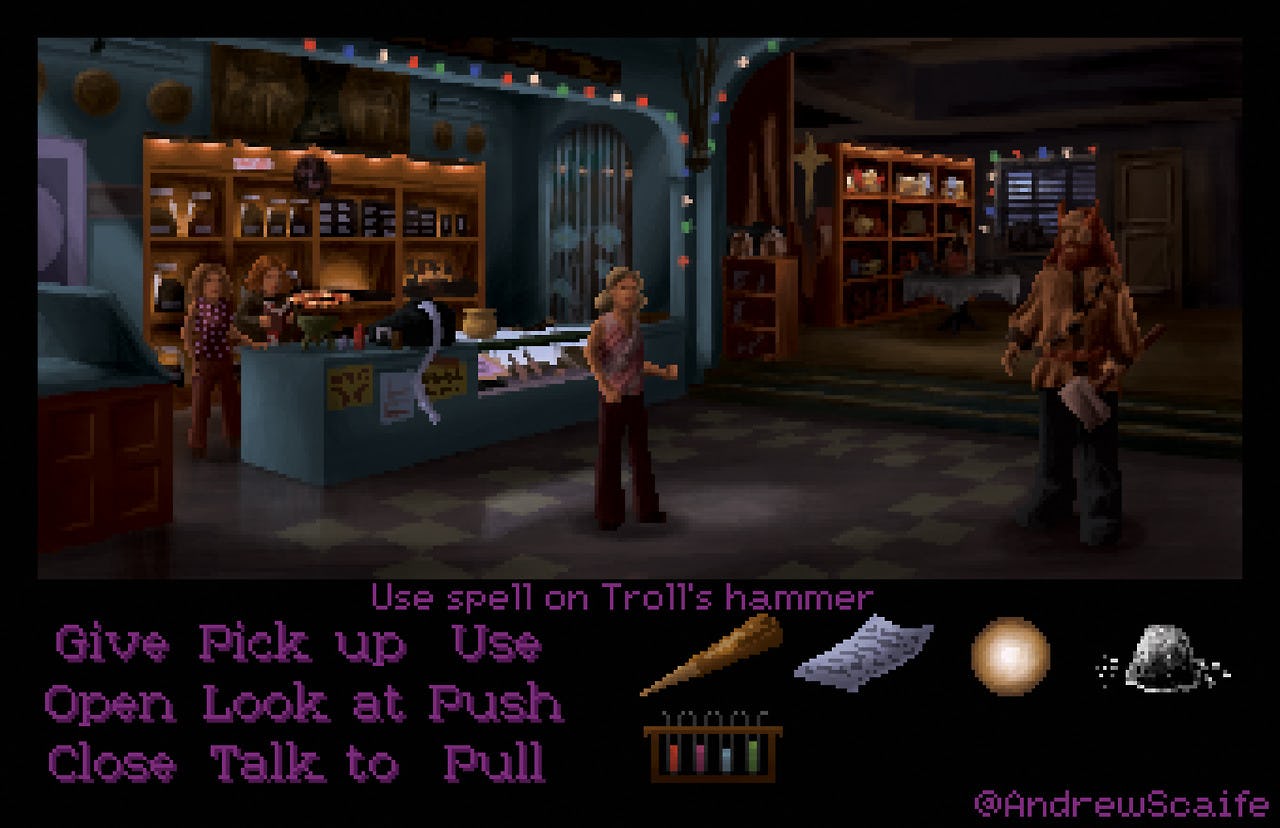The height and width of the screenshot is (828, 1280).
Task: Click the barred gate under the archway
Action: (x=590, y=210)
